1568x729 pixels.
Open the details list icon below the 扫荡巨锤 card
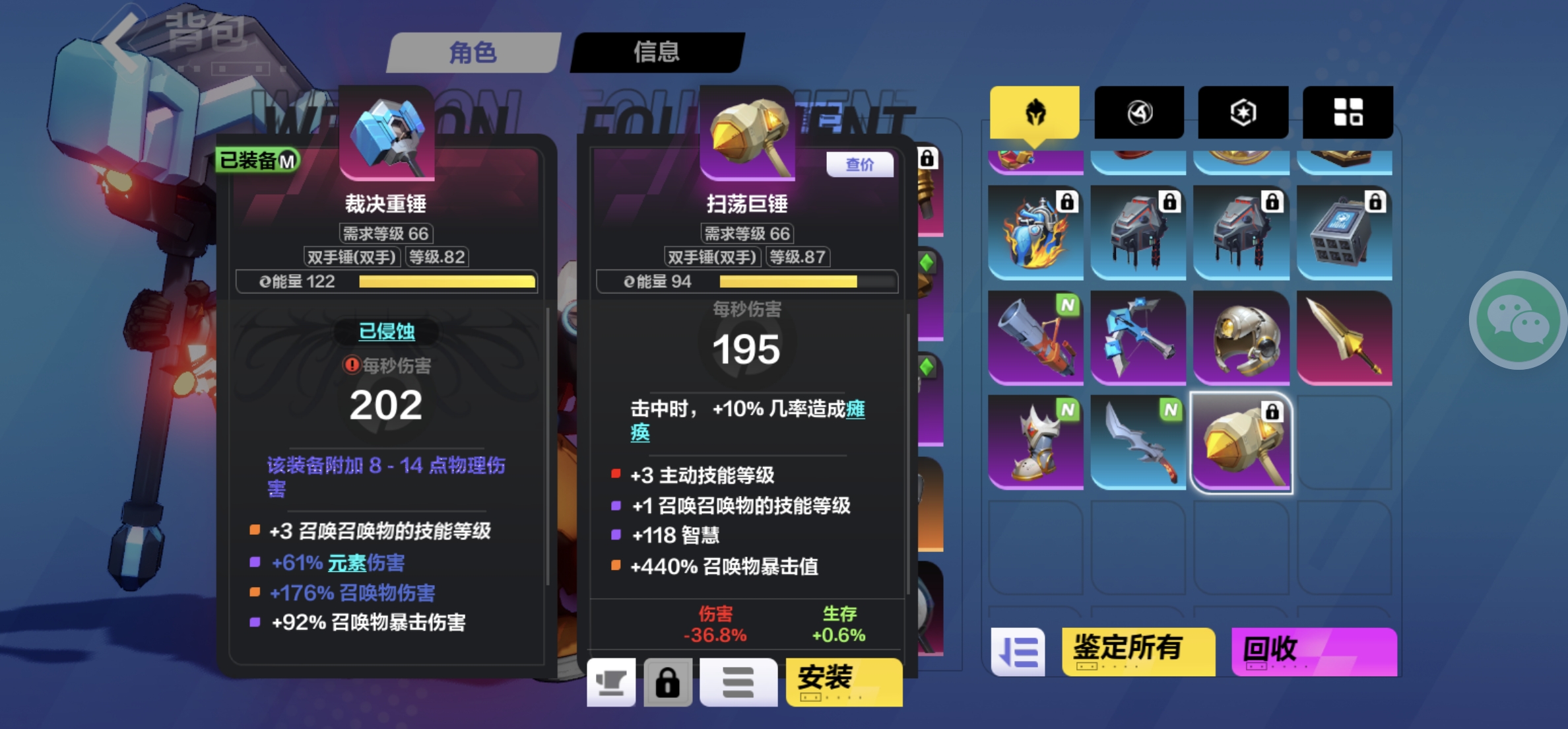[x=738, y=683]
